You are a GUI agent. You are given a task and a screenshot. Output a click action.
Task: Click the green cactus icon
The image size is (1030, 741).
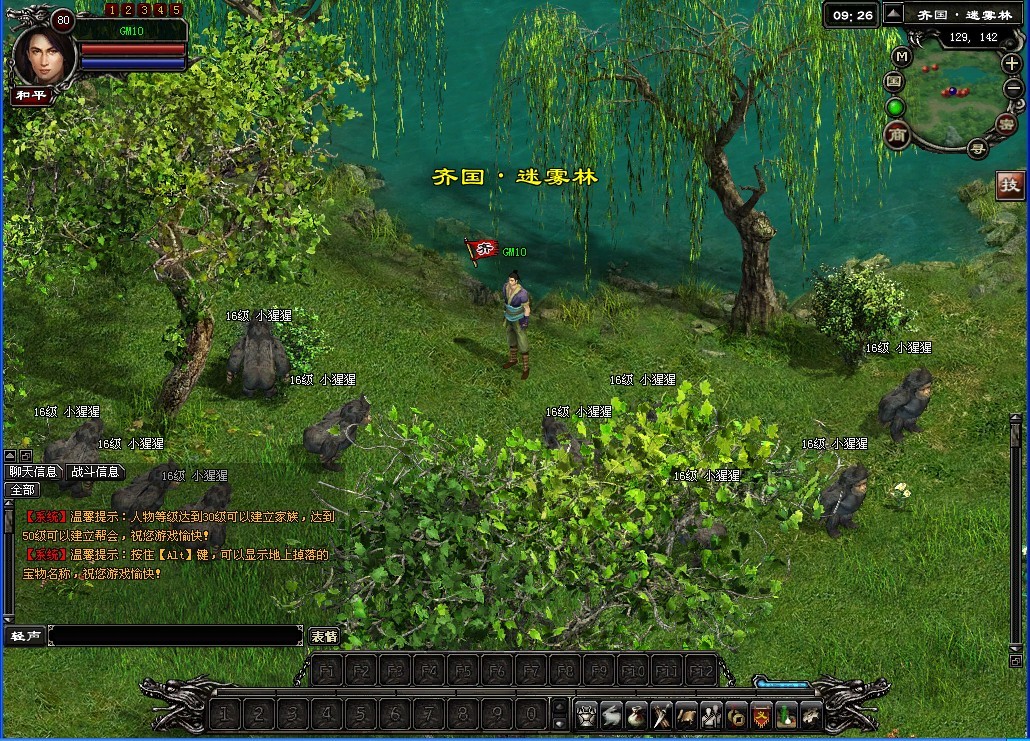click(786, 714)
